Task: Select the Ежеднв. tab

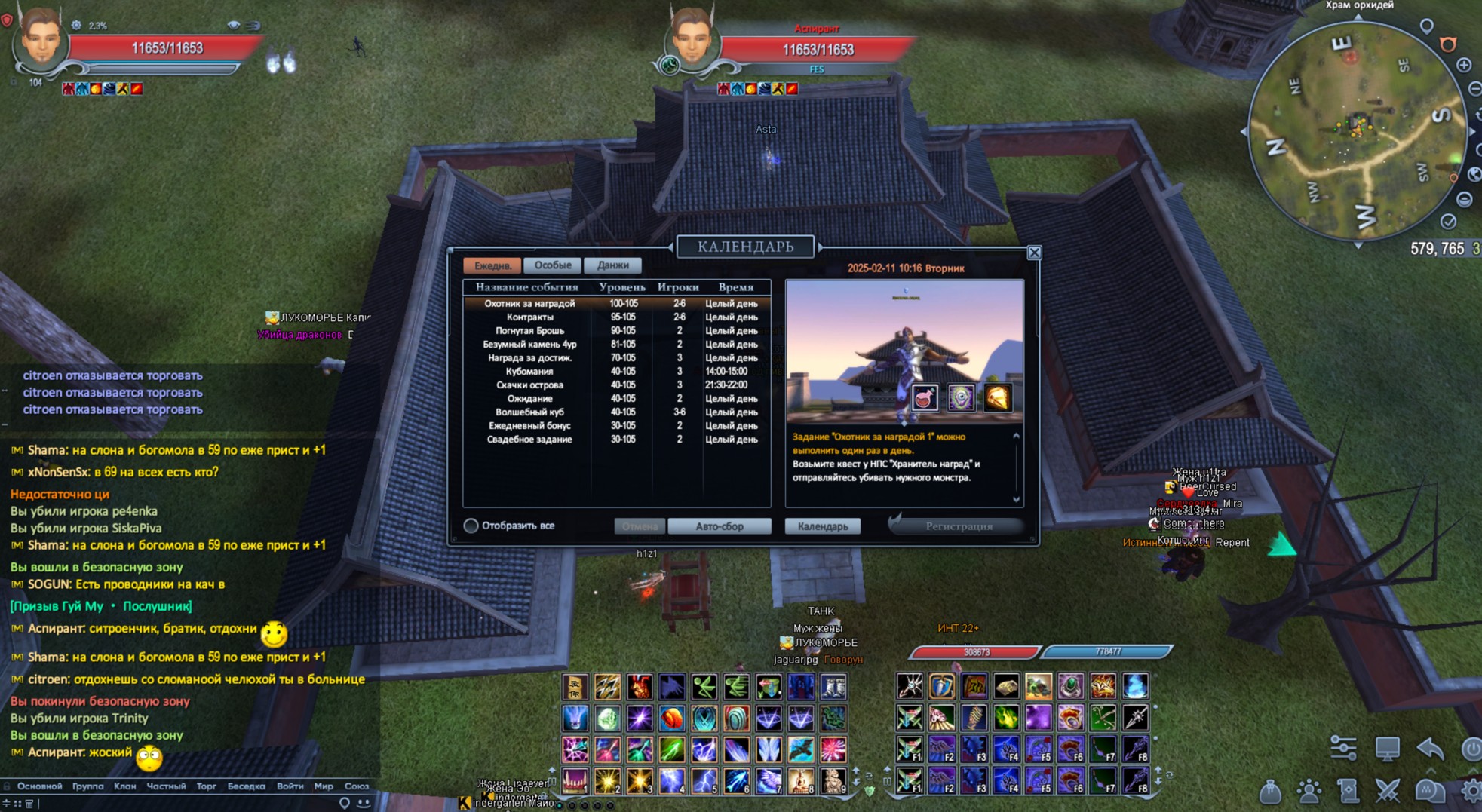Action: pos(492,265)
